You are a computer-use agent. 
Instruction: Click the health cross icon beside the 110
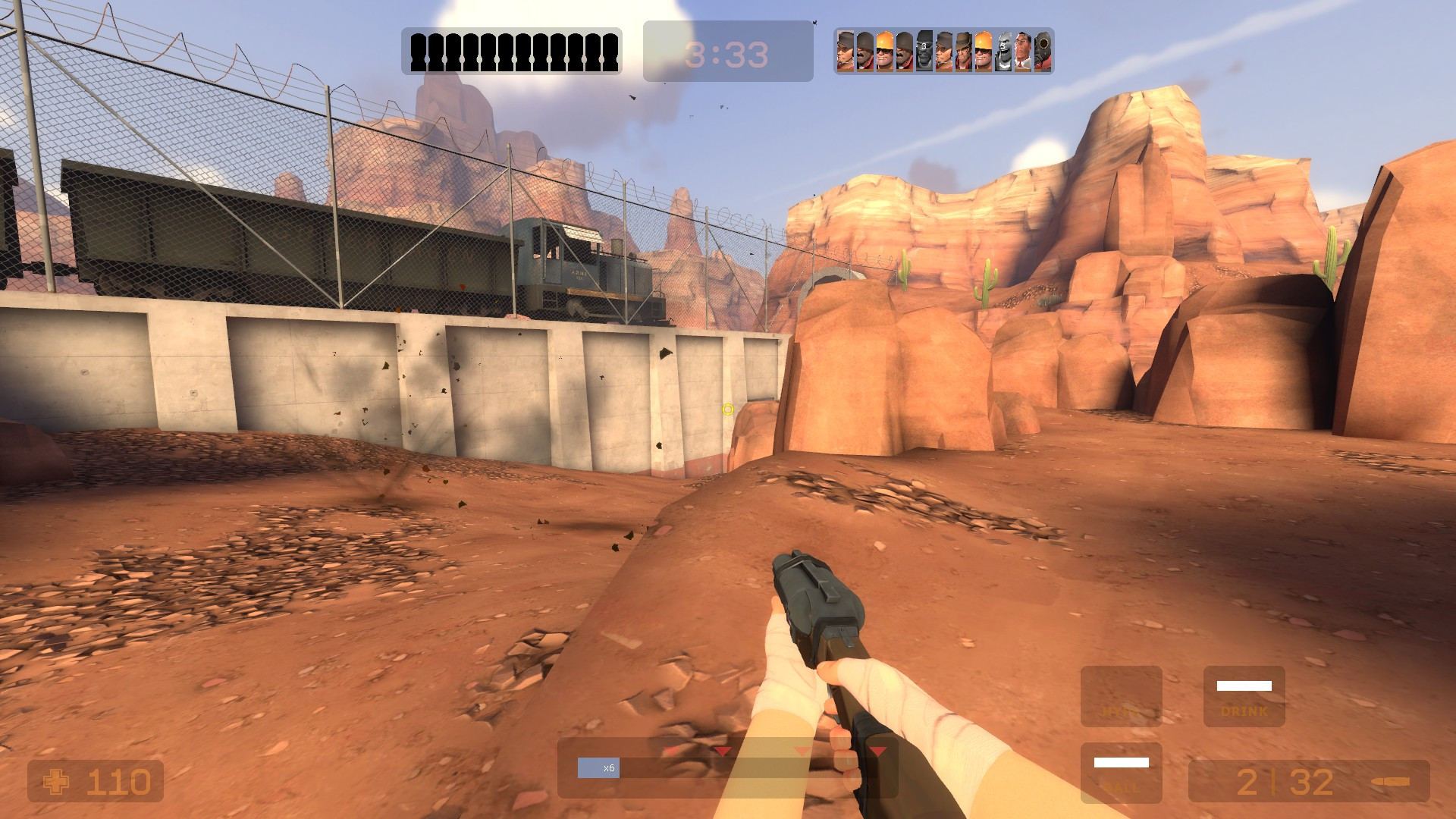(57, 780)
